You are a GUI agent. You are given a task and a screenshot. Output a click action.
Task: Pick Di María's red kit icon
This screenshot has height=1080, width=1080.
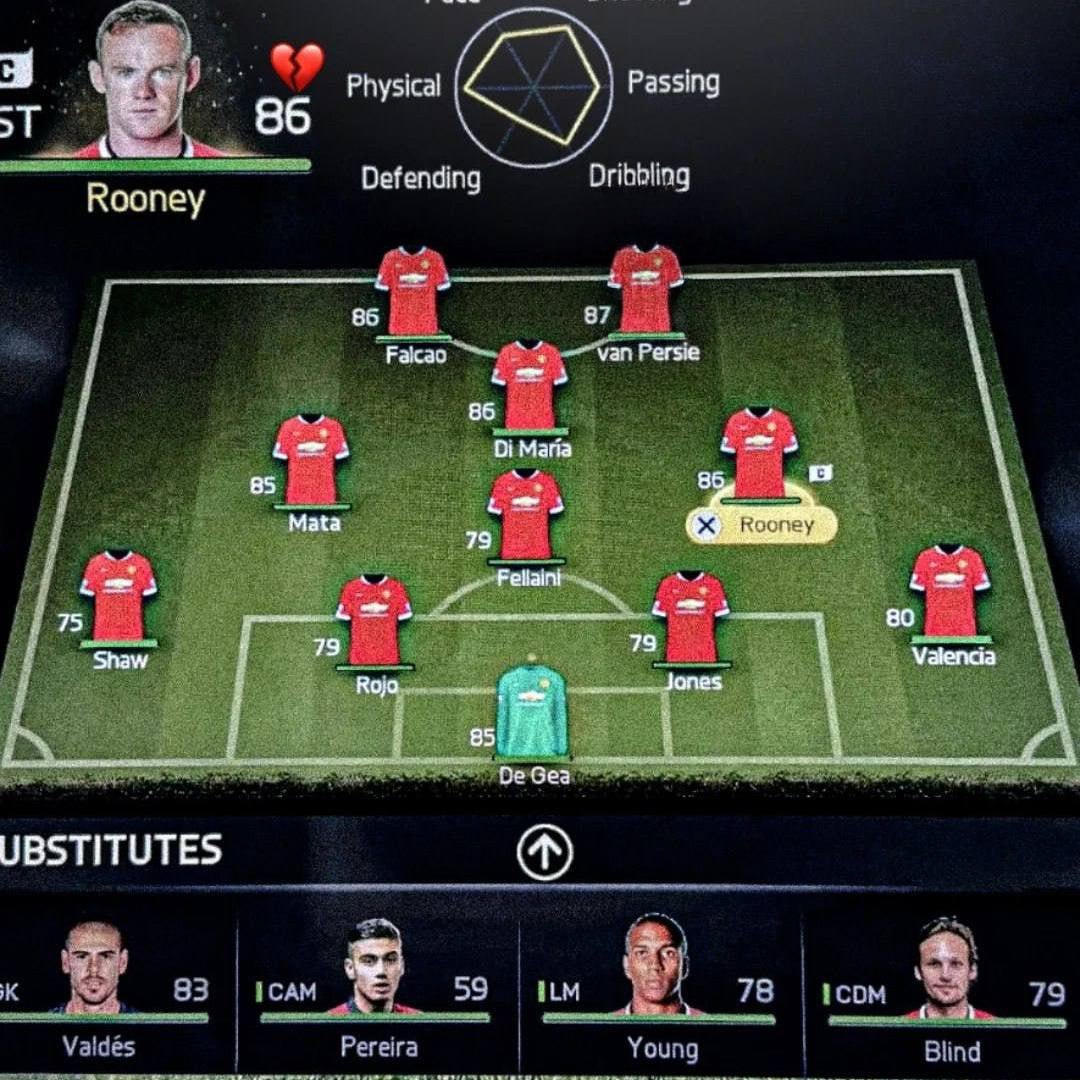click(529, 386)
